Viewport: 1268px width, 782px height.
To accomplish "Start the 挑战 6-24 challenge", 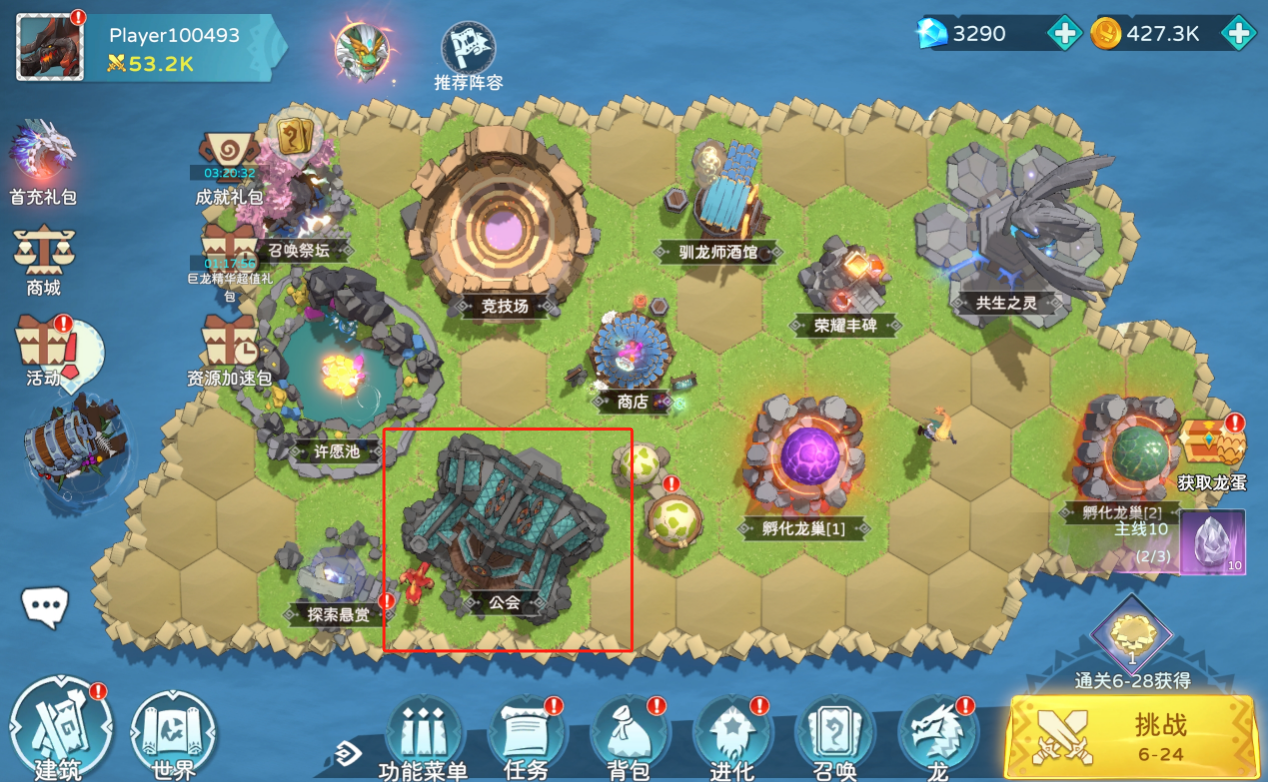I will (1130, 737).
